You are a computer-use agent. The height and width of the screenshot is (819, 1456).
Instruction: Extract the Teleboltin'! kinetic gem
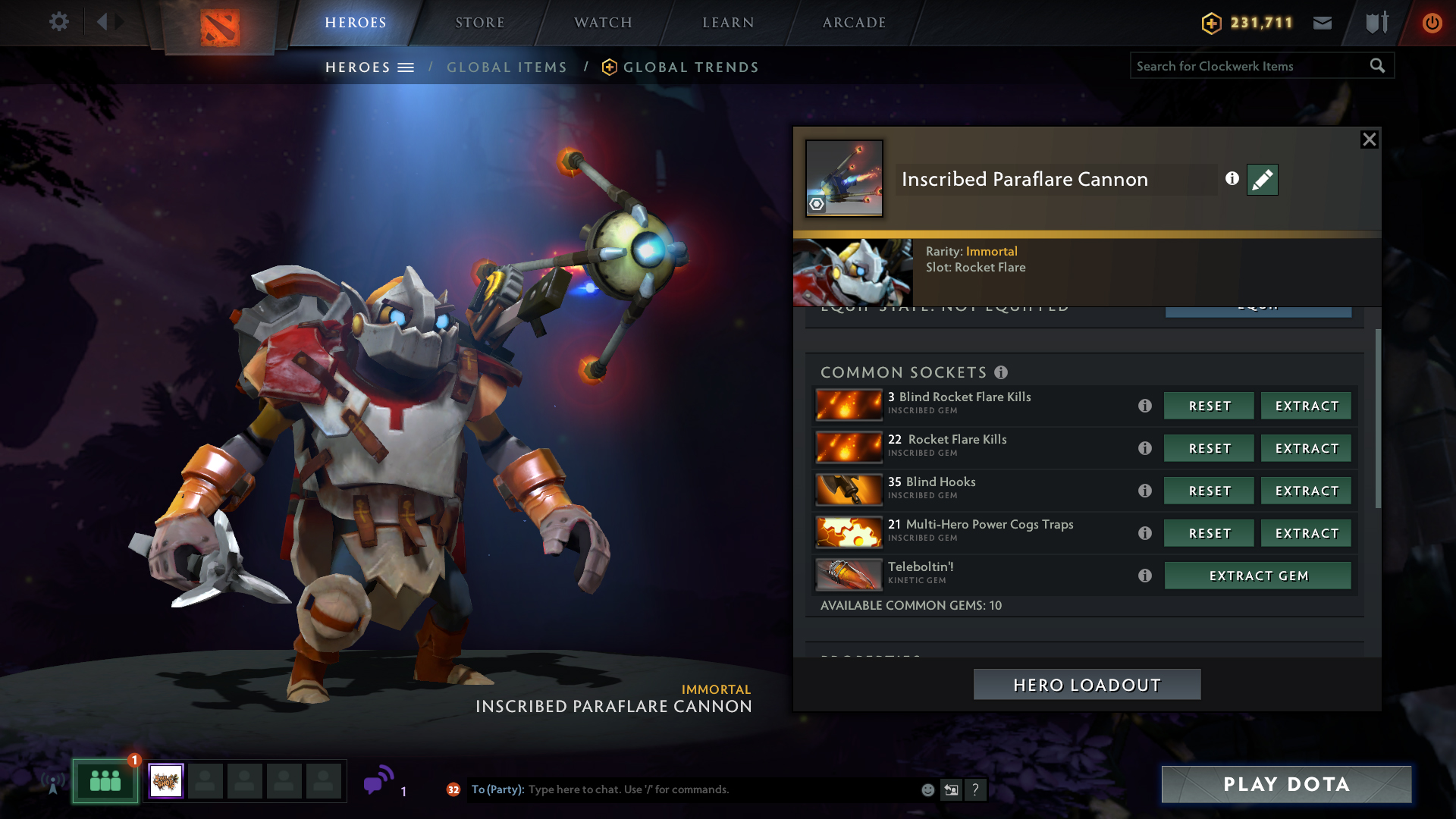[x=1257, y=576]
